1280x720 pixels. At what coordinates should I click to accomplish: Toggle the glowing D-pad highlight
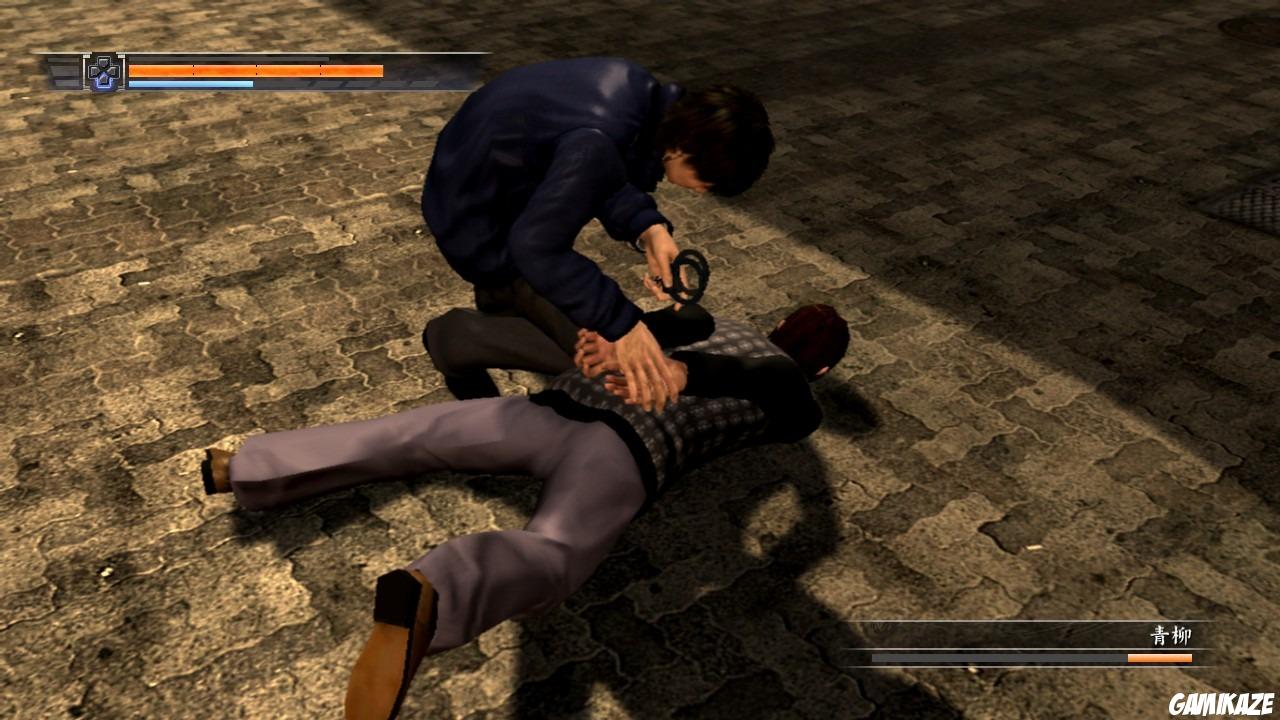pos(103,82)
